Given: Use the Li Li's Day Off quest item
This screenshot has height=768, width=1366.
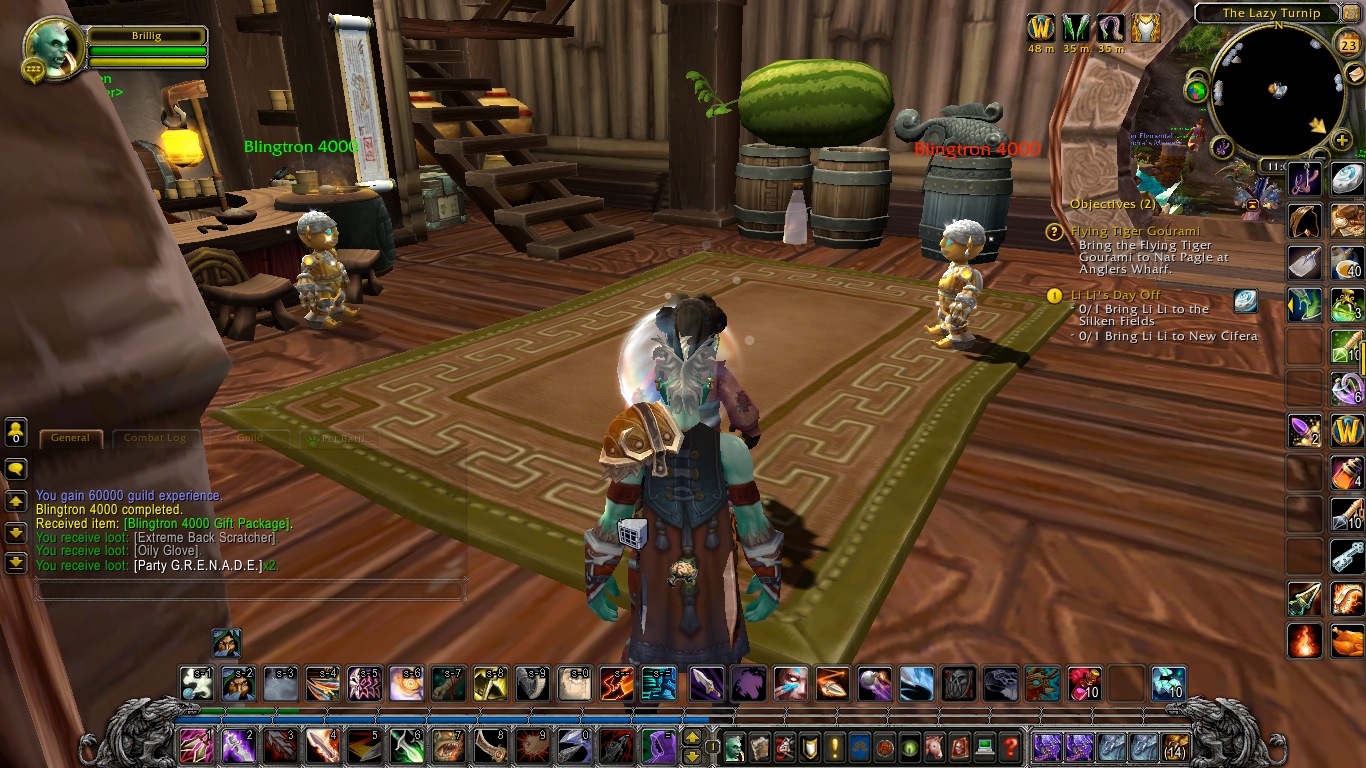Looking at the screenshot, I should point(1245,301).
